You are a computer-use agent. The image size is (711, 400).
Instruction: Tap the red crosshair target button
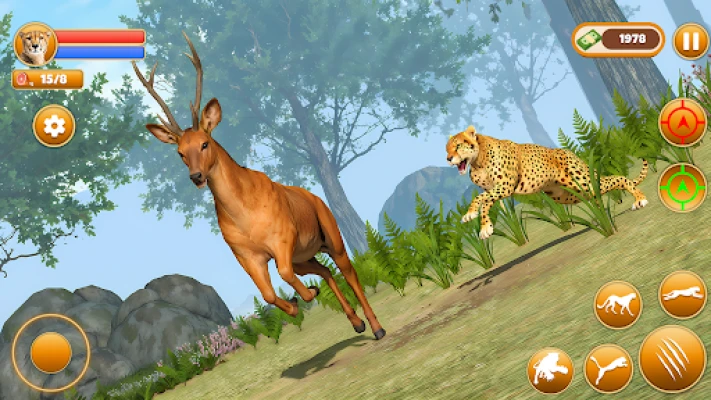[682, 122]
